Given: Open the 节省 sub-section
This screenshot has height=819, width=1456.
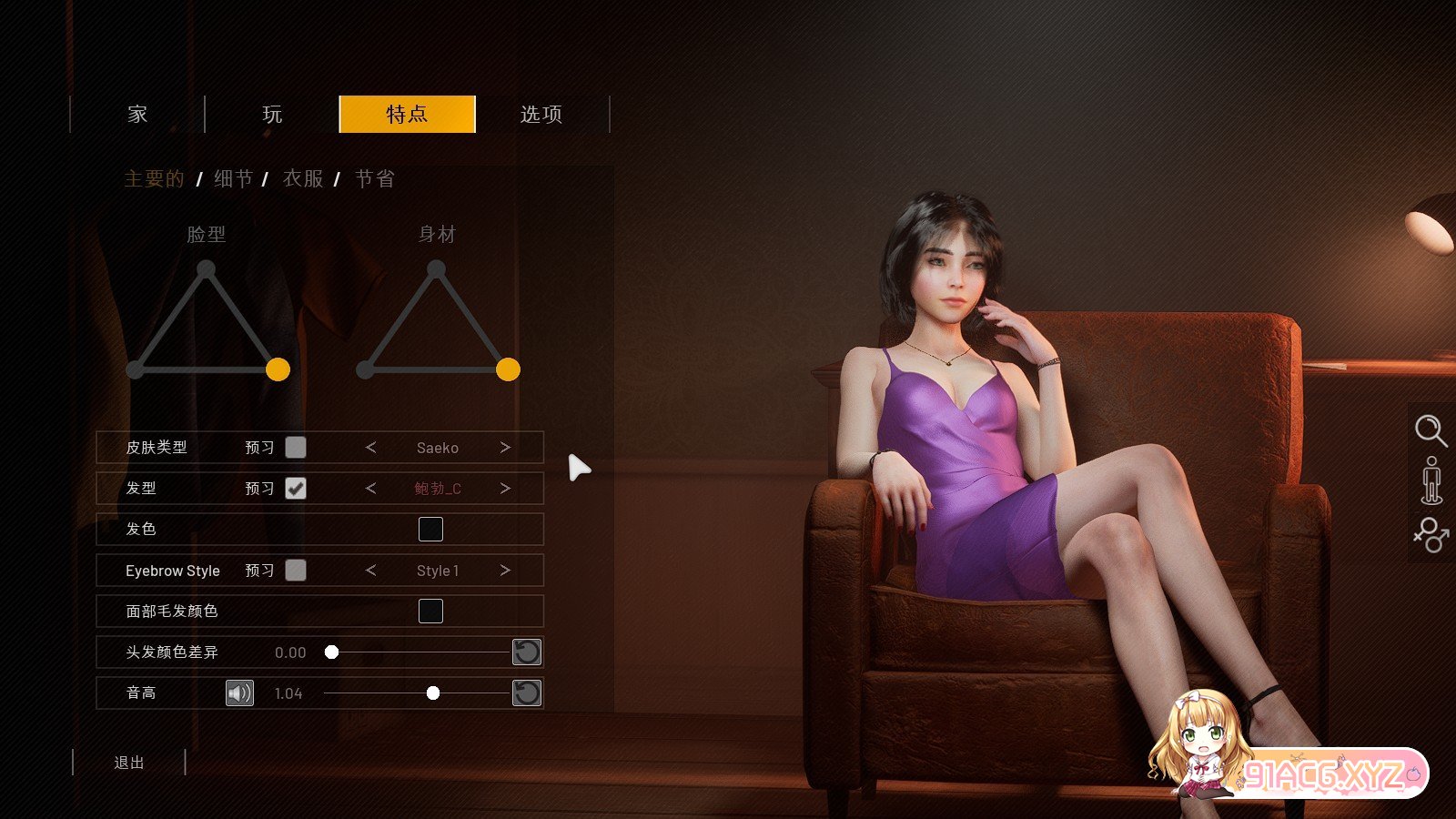Looking at the screenshot, I should click(x=375, y=179).
